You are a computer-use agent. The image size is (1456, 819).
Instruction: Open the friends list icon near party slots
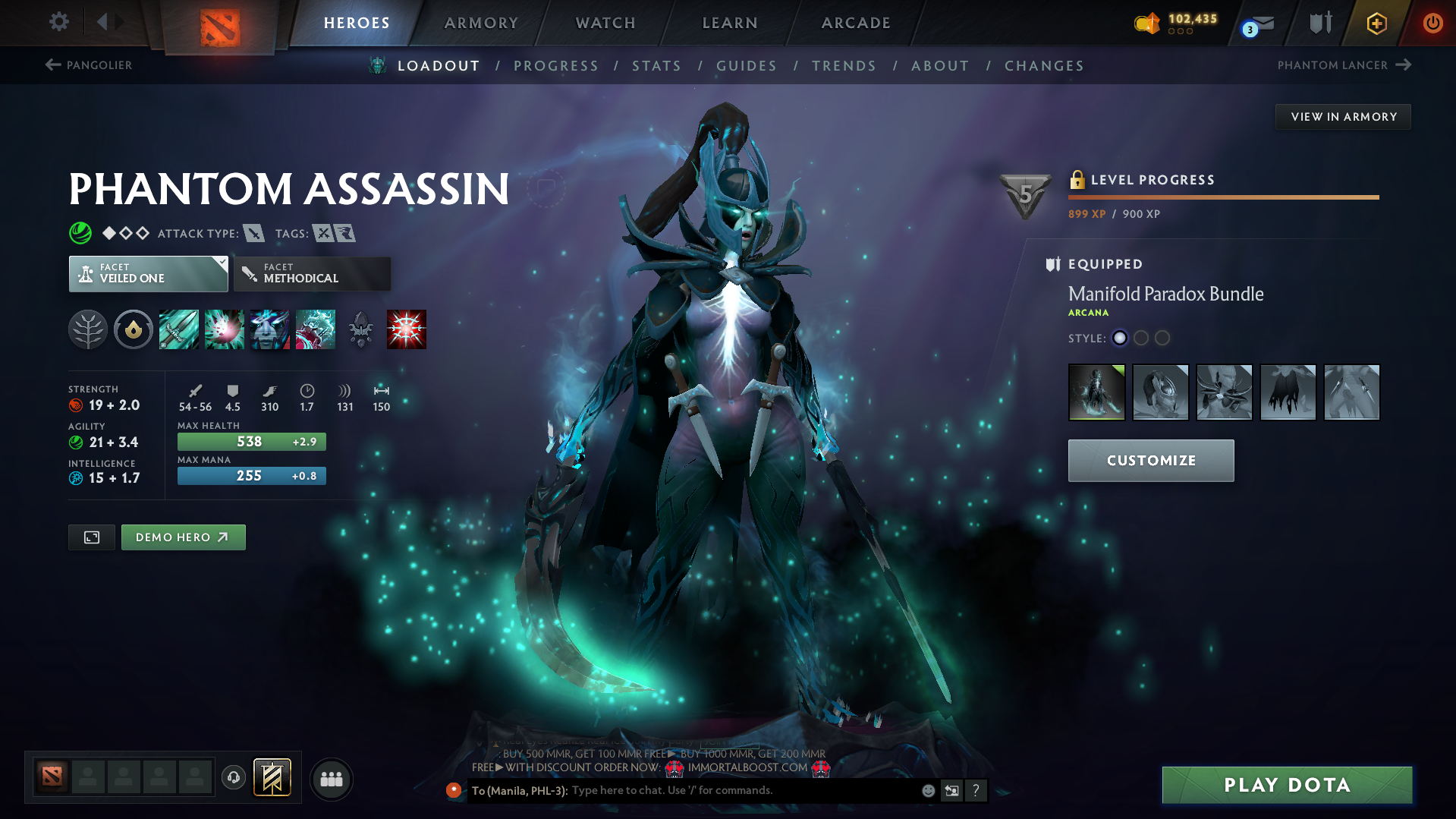pyautogui.click(x=331, y=779)
